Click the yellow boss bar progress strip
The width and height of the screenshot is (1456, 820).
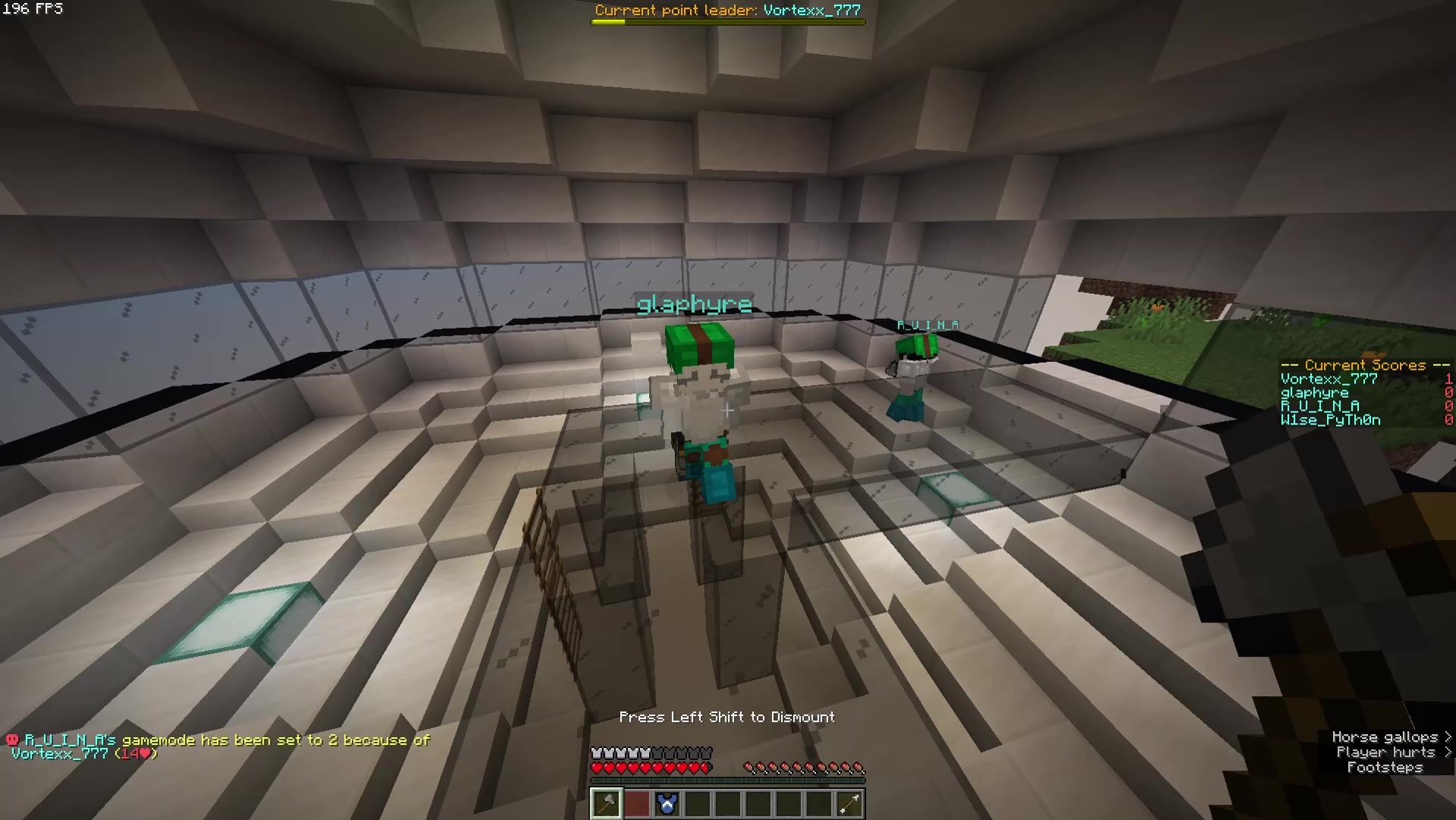[607, 22]
